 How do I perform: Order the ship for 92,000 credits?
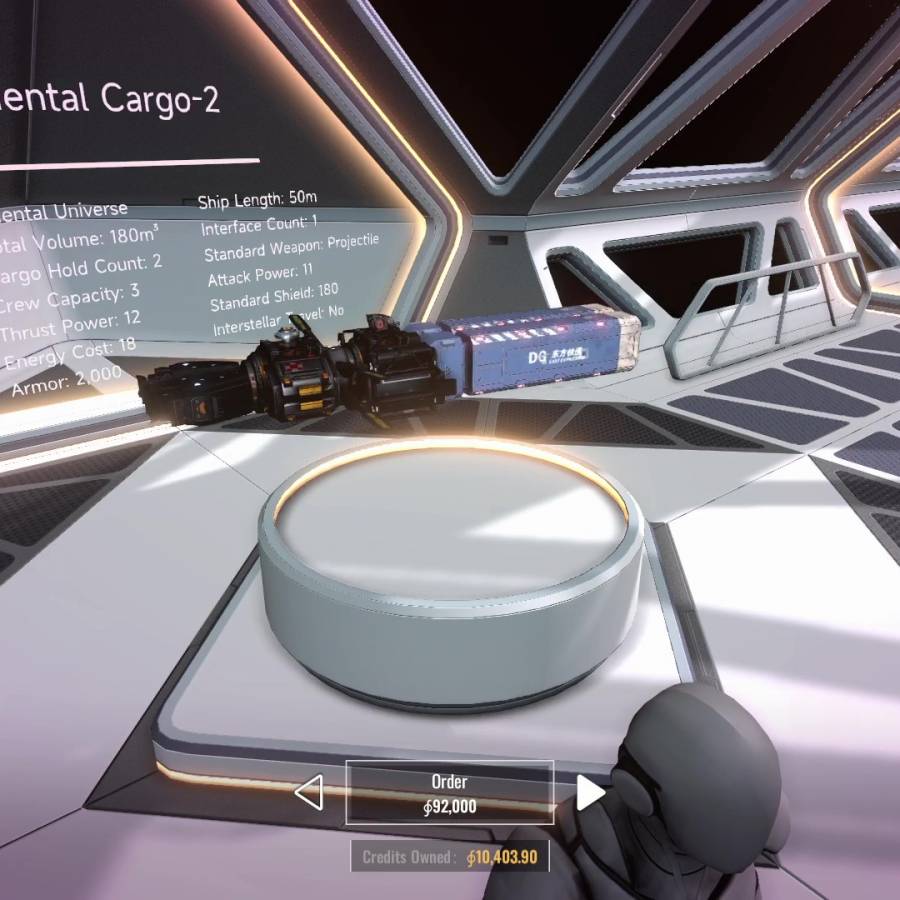(x=449, y=793)
